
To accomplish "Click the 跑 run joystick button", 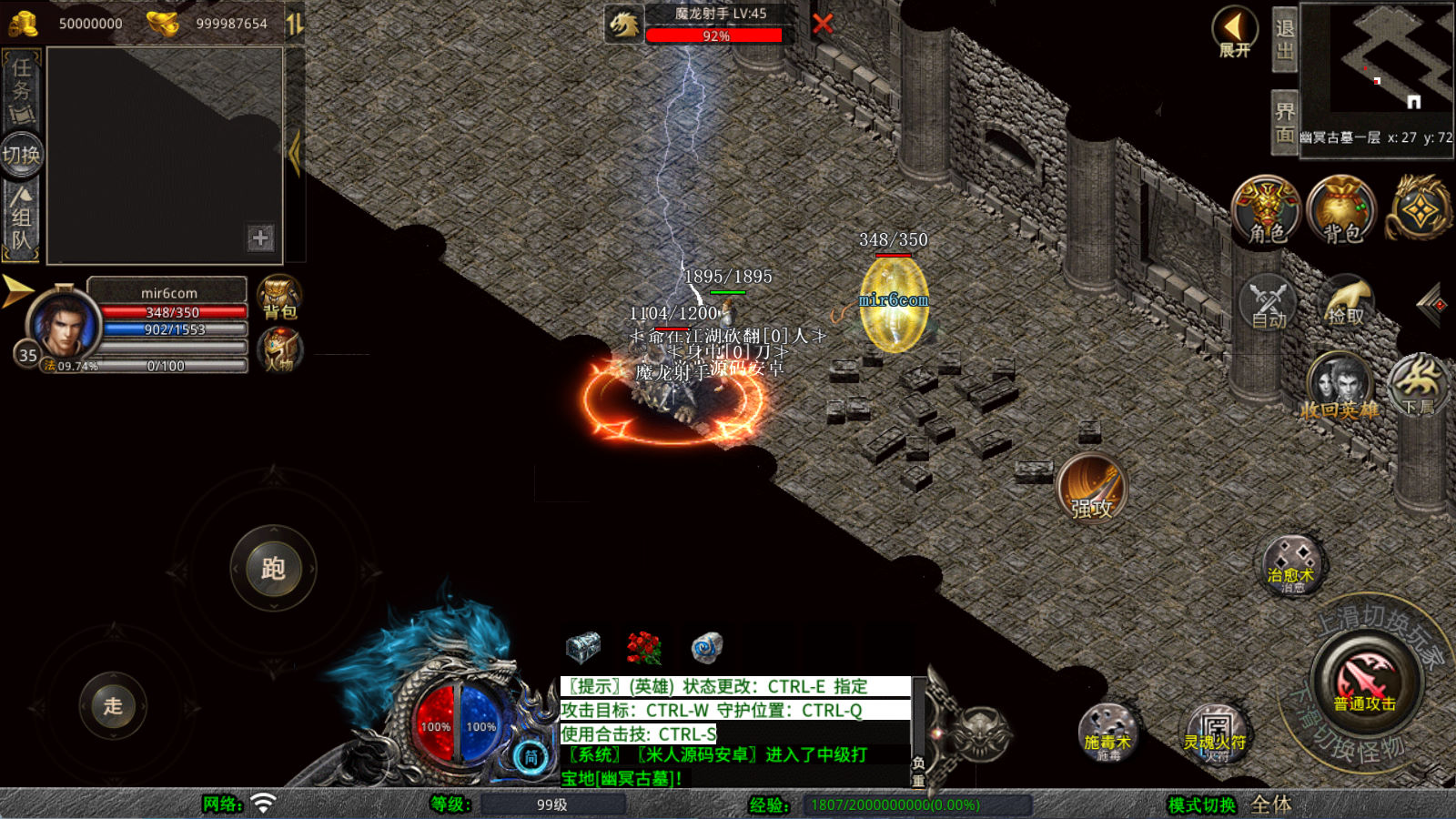I will (273, 569).
